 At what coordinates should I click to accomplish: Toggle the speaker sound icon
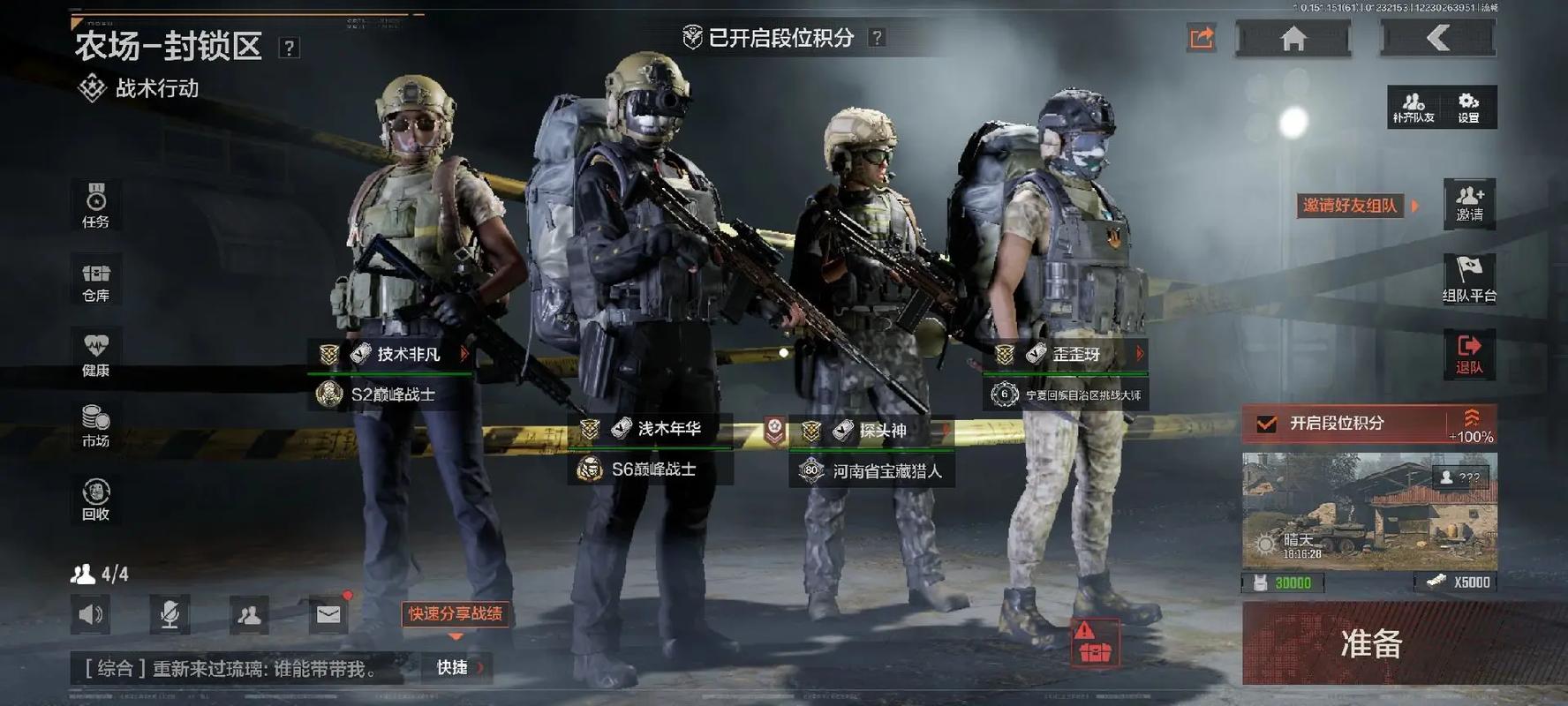point(91,614)
